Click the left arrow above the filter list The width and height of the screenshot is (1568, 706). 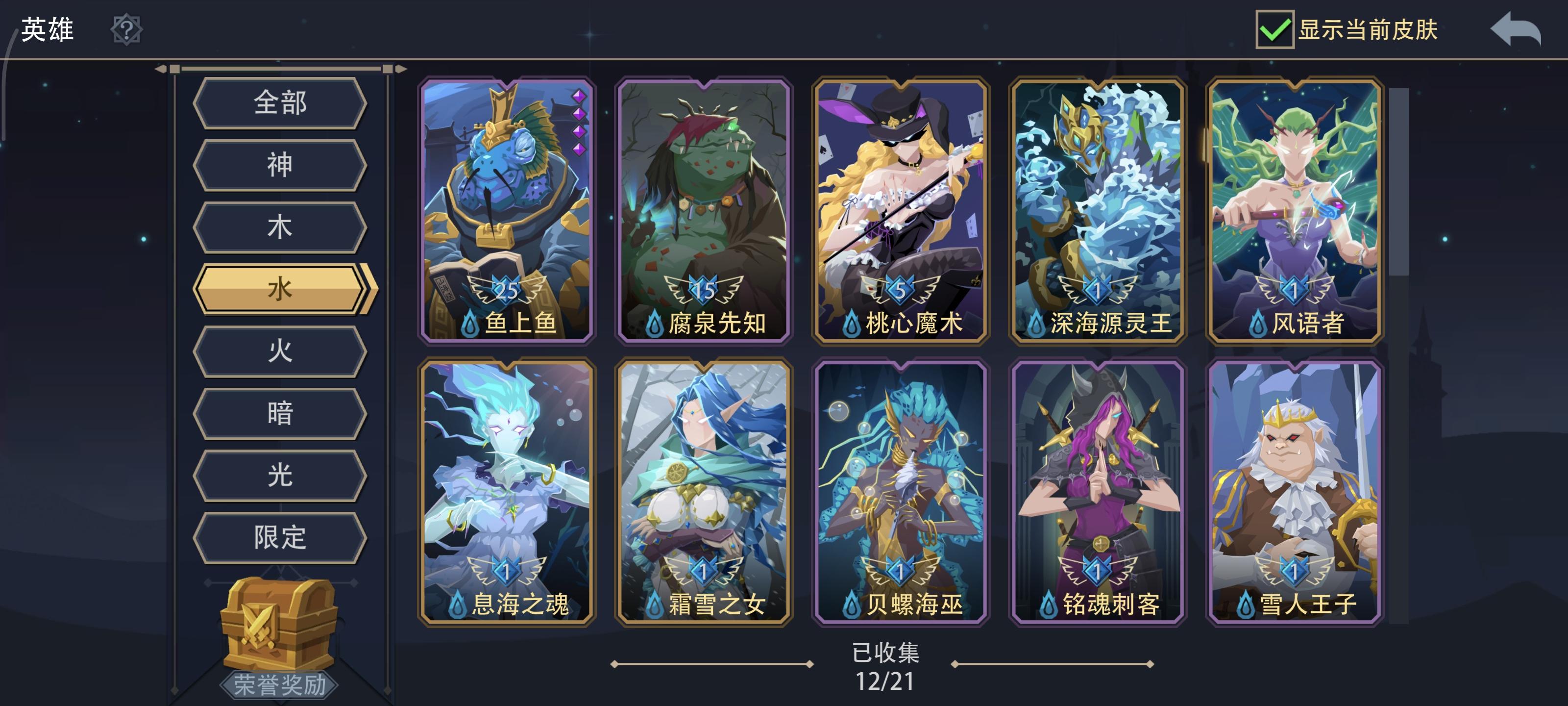click(159, 69)
